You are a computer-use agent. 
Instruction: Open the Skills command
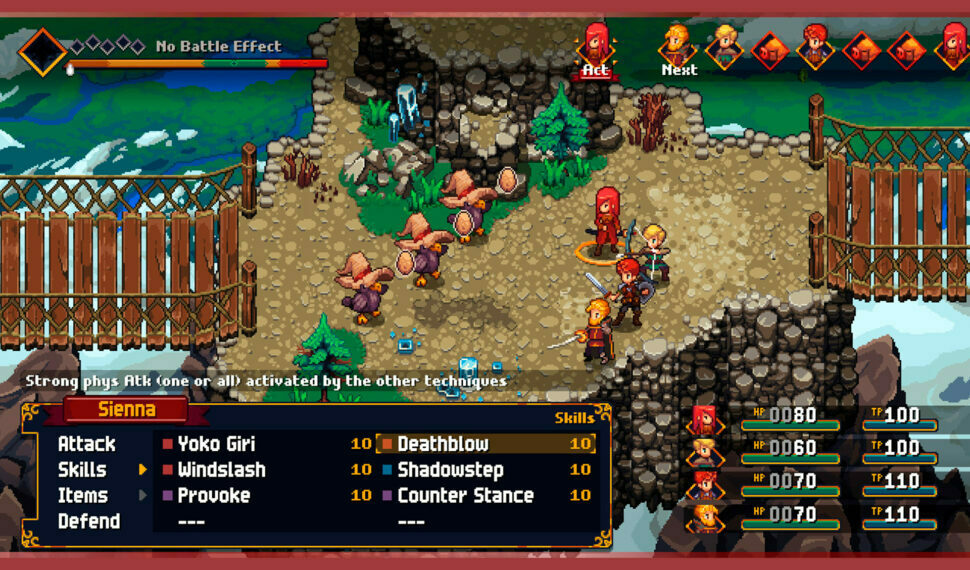click(82, 470)
